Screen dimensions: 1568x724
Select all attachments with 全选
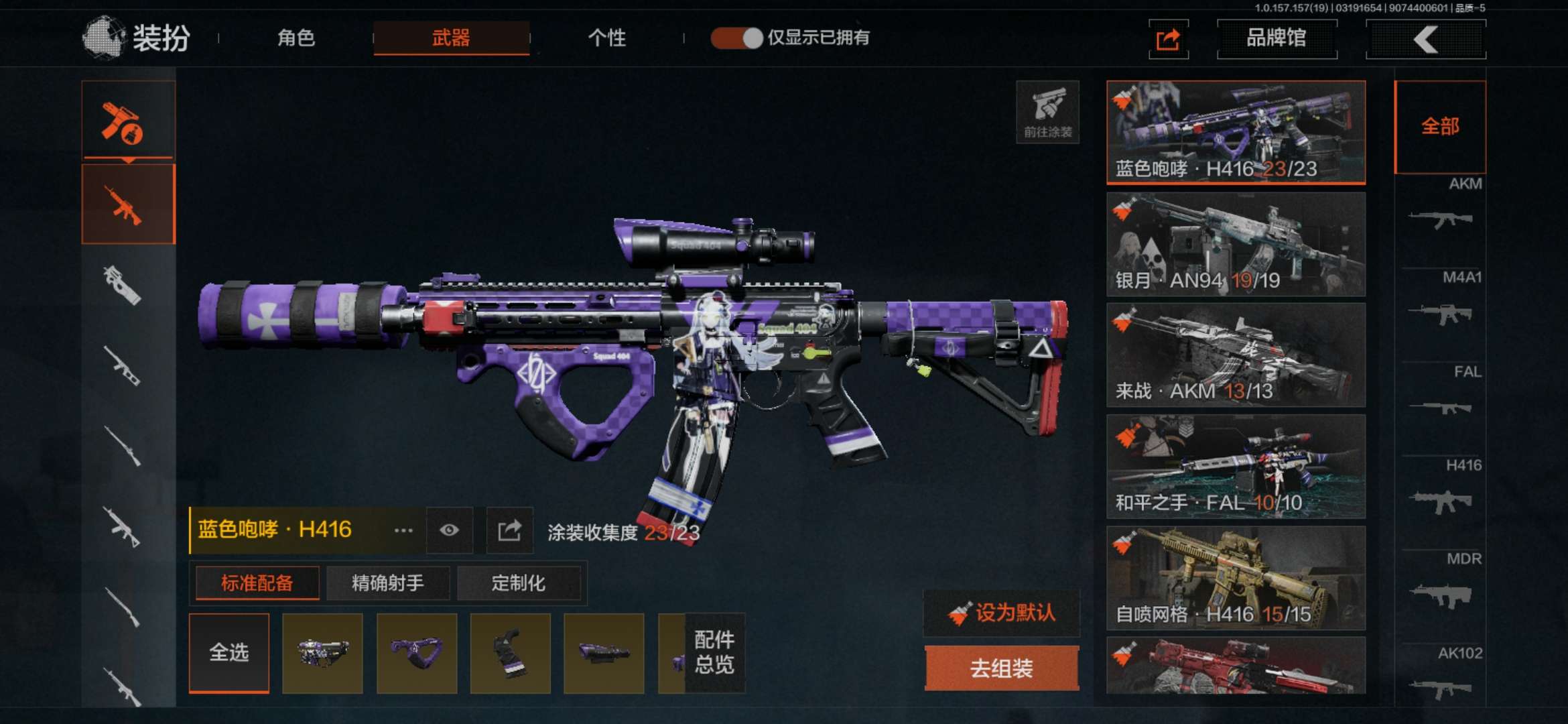point(229,652)
